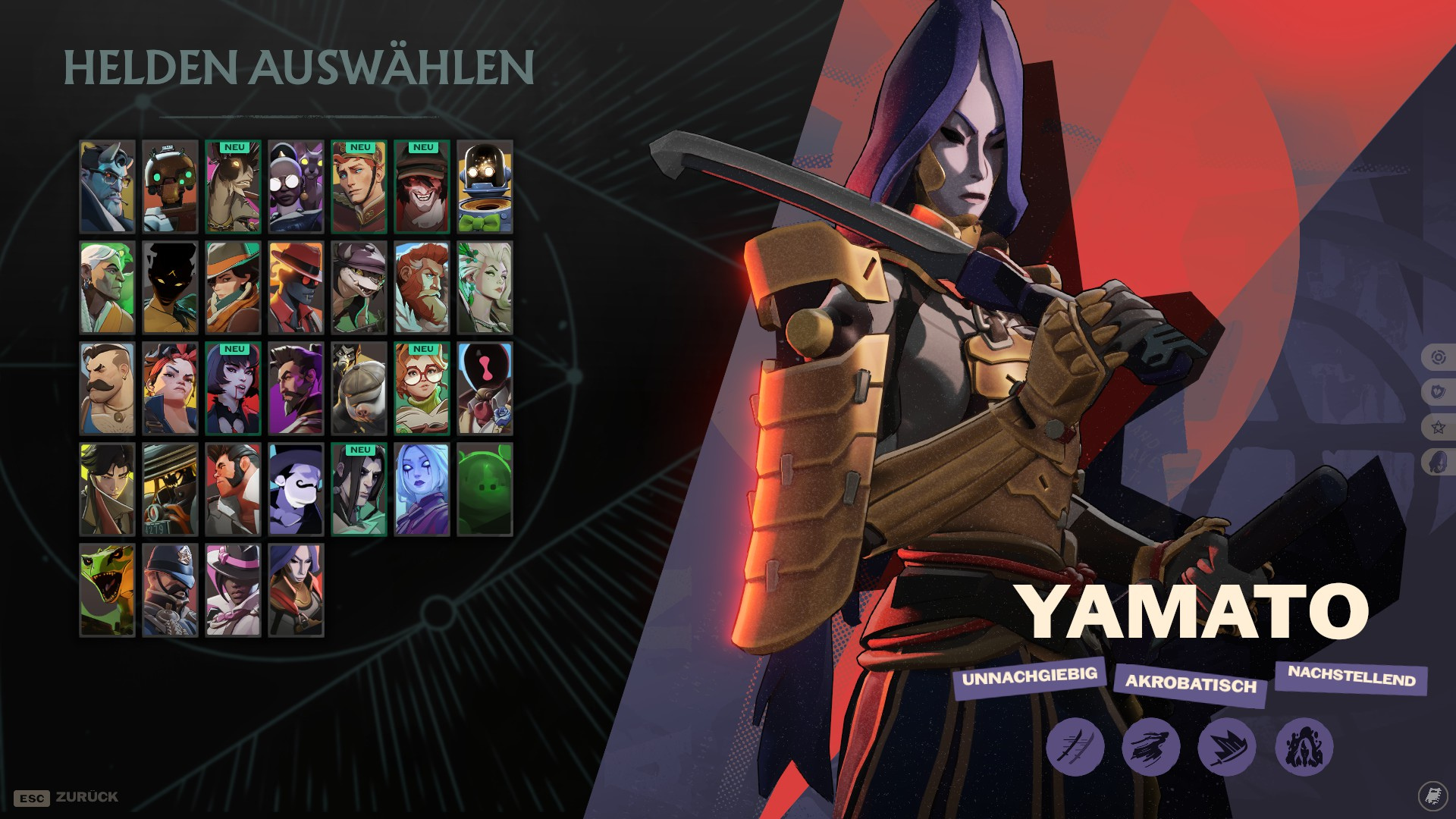Click the star icon on the right edge
The height and width of the screenshot is (819, 1456).
(1438, 427)
